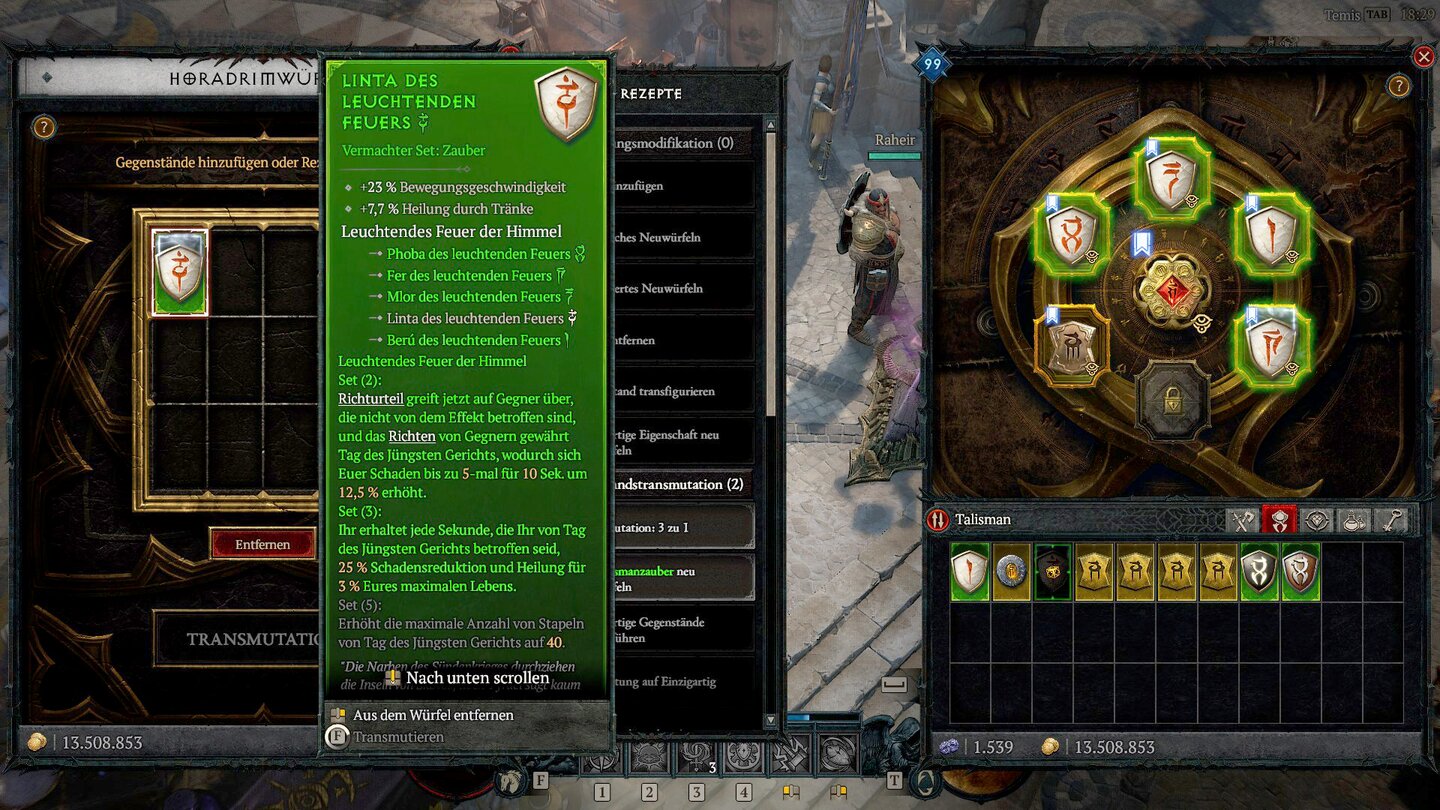The width and height of the screenshot is (1440, 810).
Task: Click the locked talisman slot
Action: (x=1171, y=399)
